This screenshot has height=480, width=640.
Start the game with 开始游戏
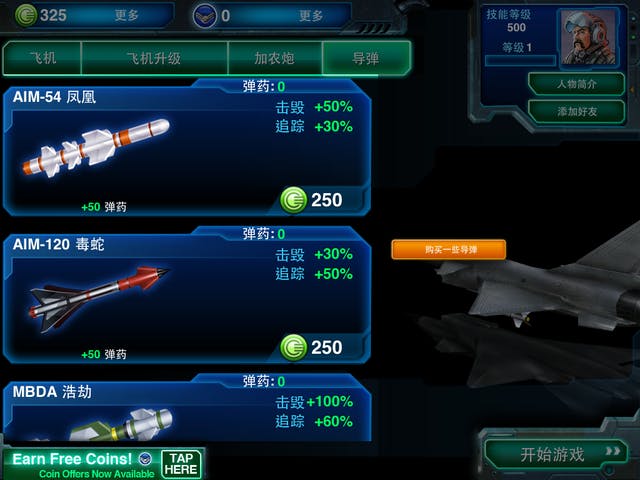[x=553, y=454]
